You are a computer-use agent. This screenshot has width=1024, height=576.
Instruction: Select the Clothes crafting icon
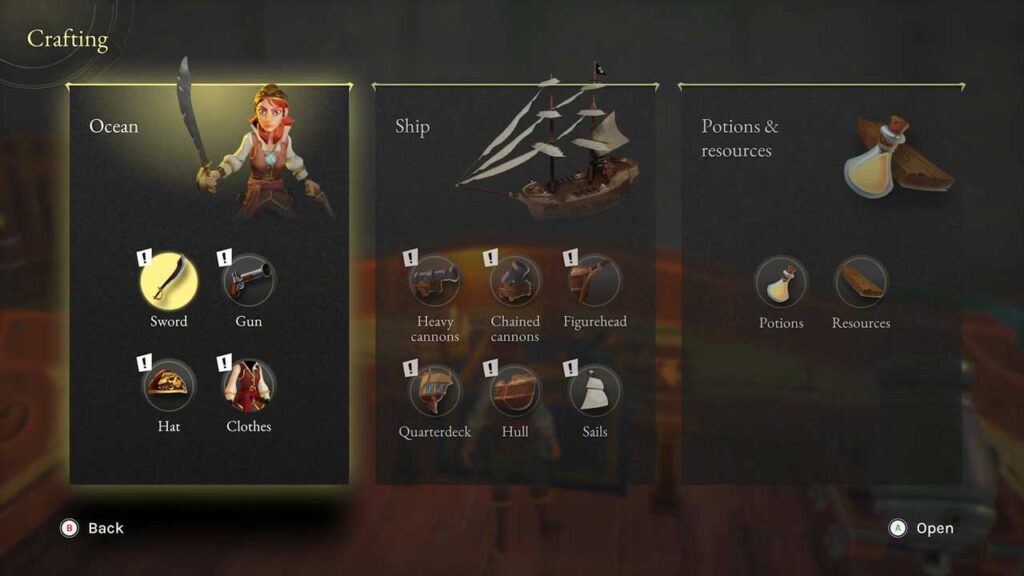[x=248, y=386]
